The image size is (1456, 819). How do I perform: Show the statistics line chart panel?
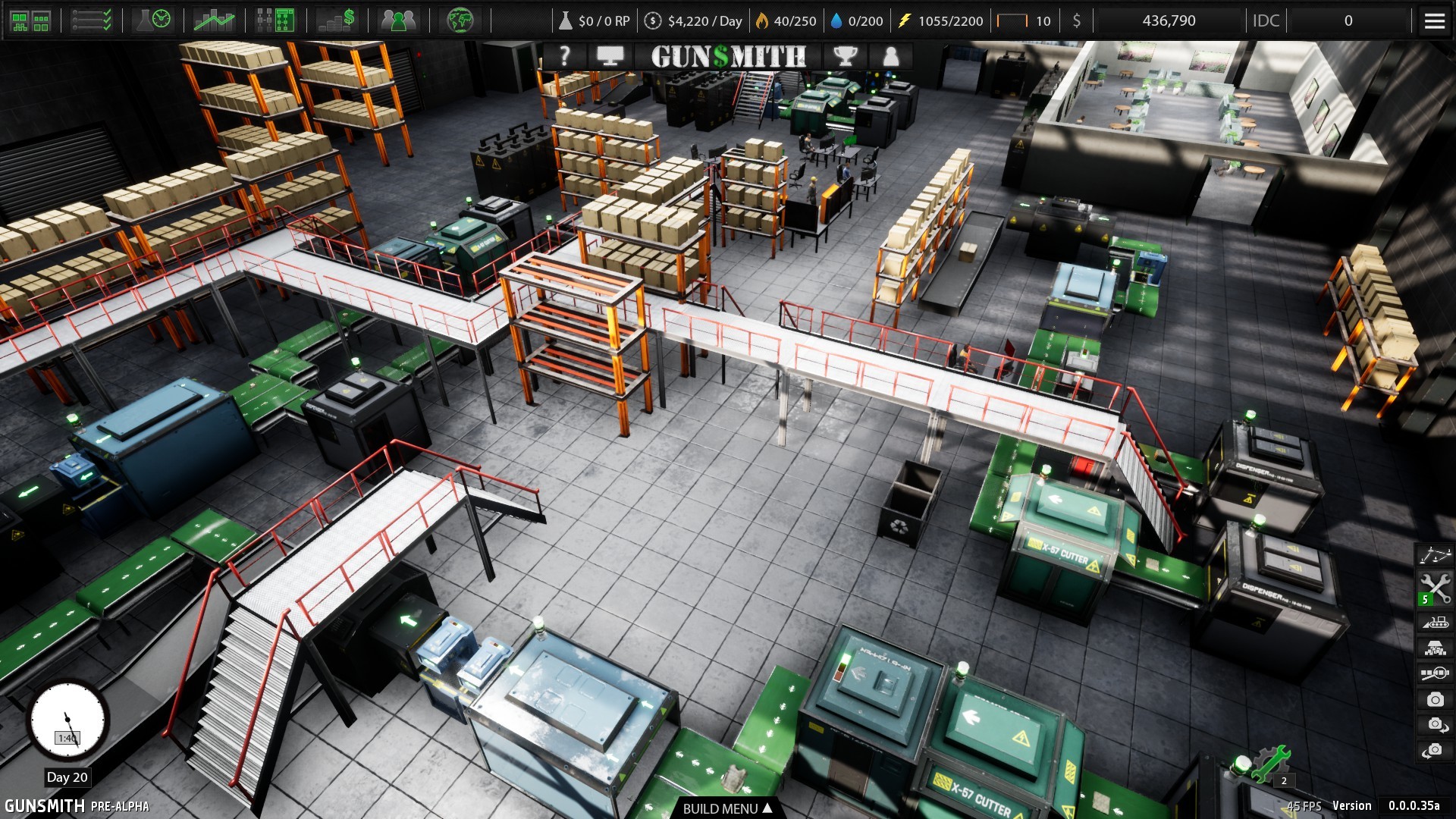[x=214, y=20]
